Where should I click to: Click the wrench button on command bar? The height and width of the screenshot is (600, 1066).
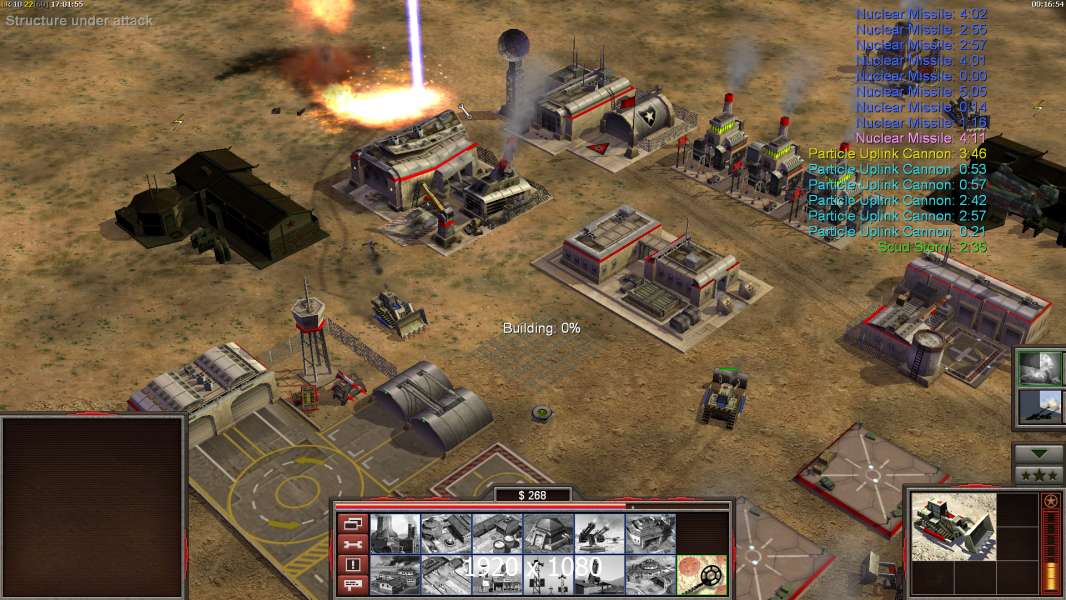351,544
